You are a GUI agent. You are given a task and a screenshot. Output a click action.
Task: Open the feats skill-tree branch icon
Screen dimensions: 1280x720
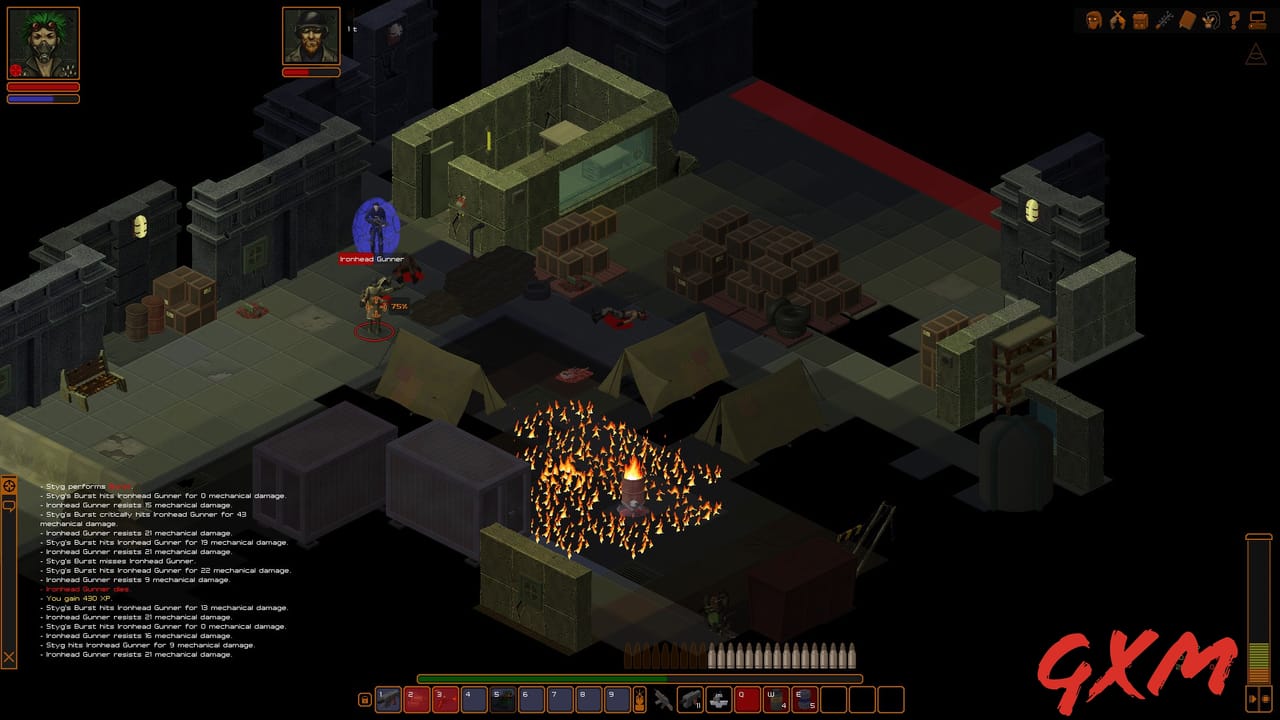pyautogui.click(x=1163, y=20)
